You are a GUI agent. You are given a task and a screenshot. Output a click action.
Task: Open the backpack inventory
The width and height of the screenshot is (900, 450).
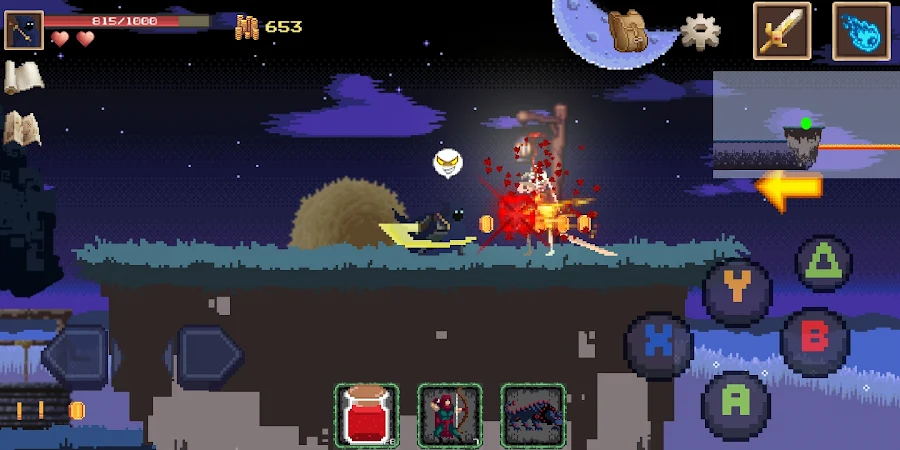pyautogui.click(x=627, y=31)
